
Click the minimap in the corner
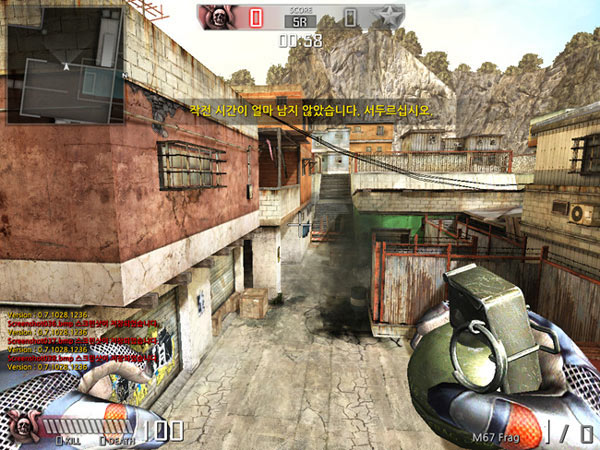(x=65, y=65)
